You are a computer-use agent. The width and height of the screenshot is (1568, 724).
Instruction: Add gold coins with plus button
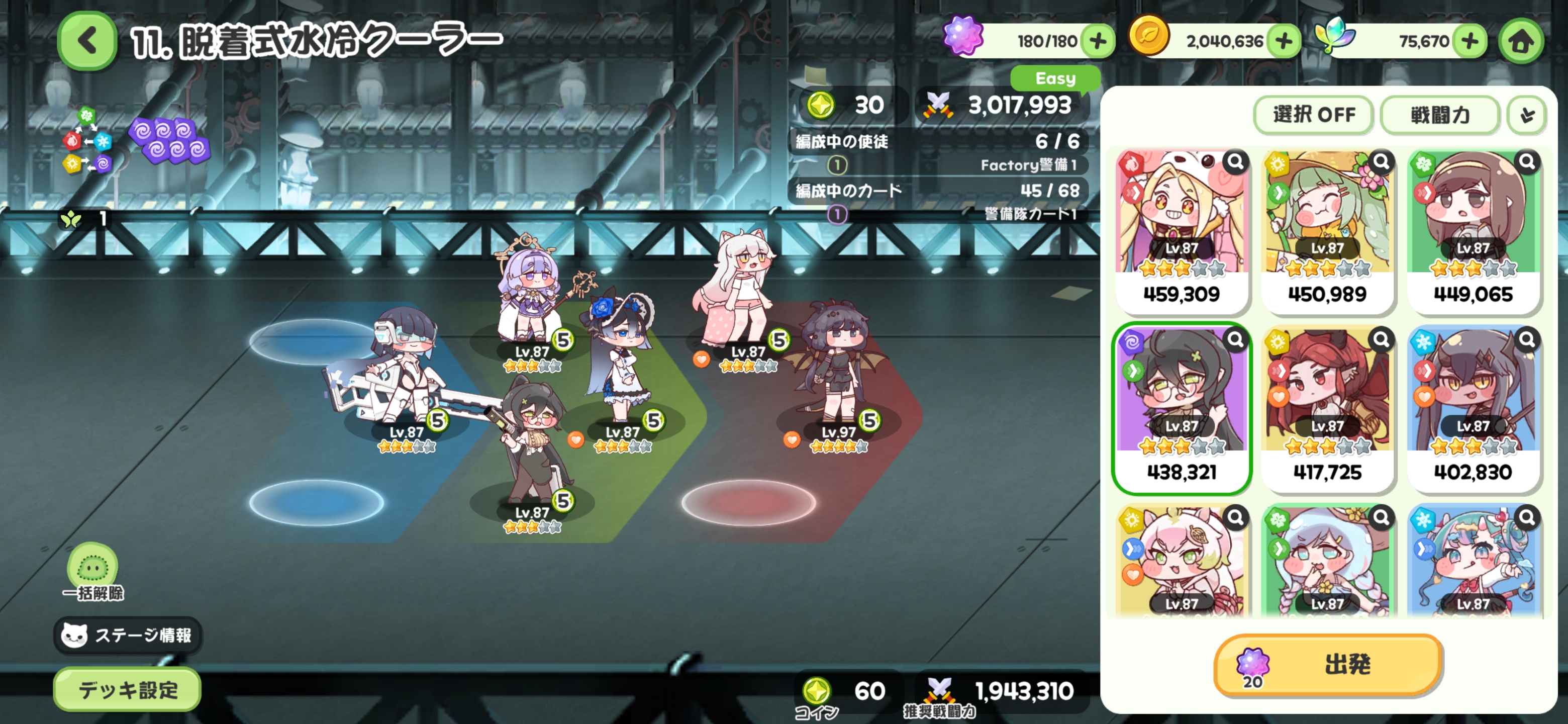[1284, 41]
